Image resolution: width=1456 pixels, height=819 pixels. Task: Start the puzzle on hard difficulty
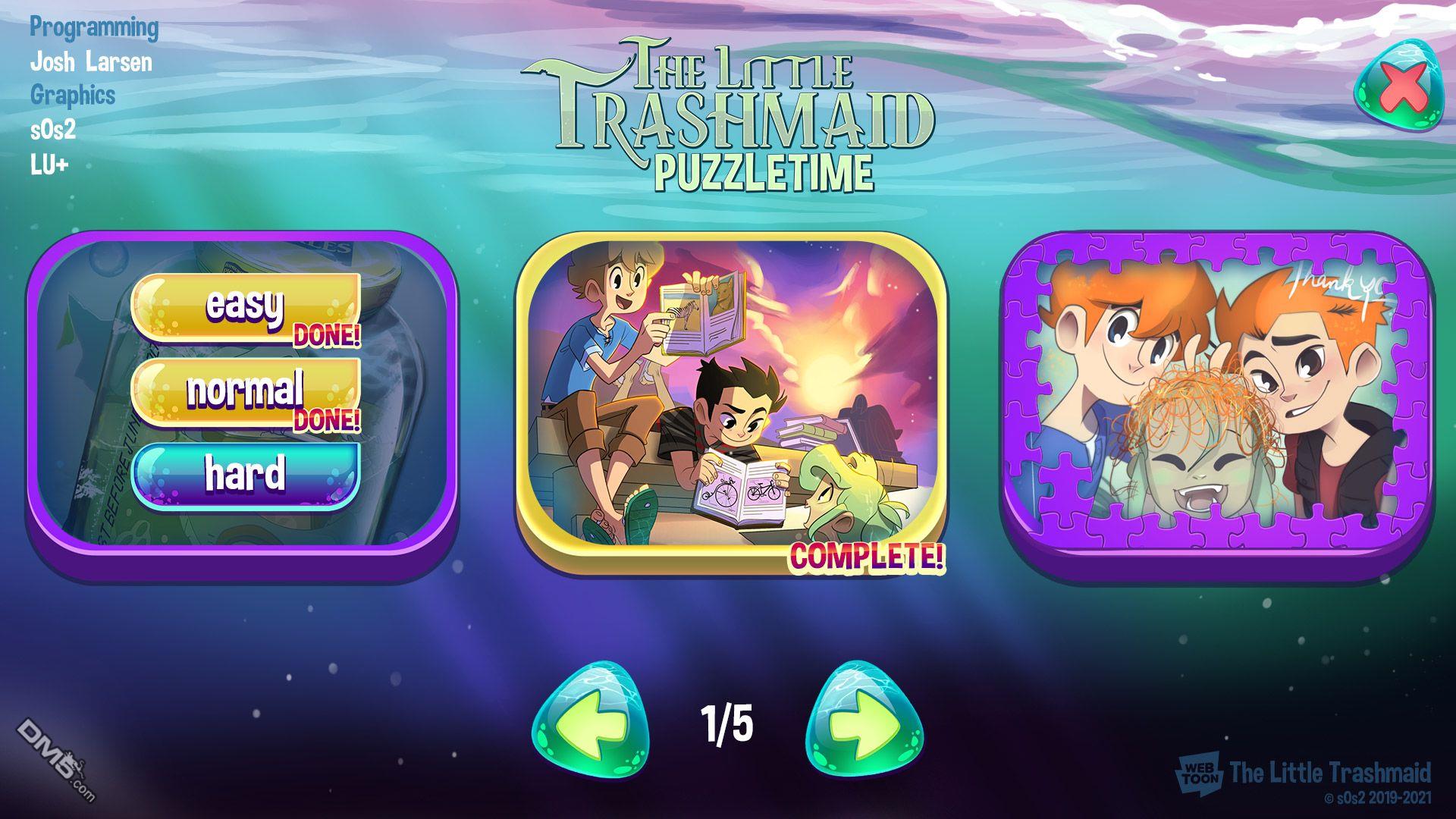click(245, 475)
